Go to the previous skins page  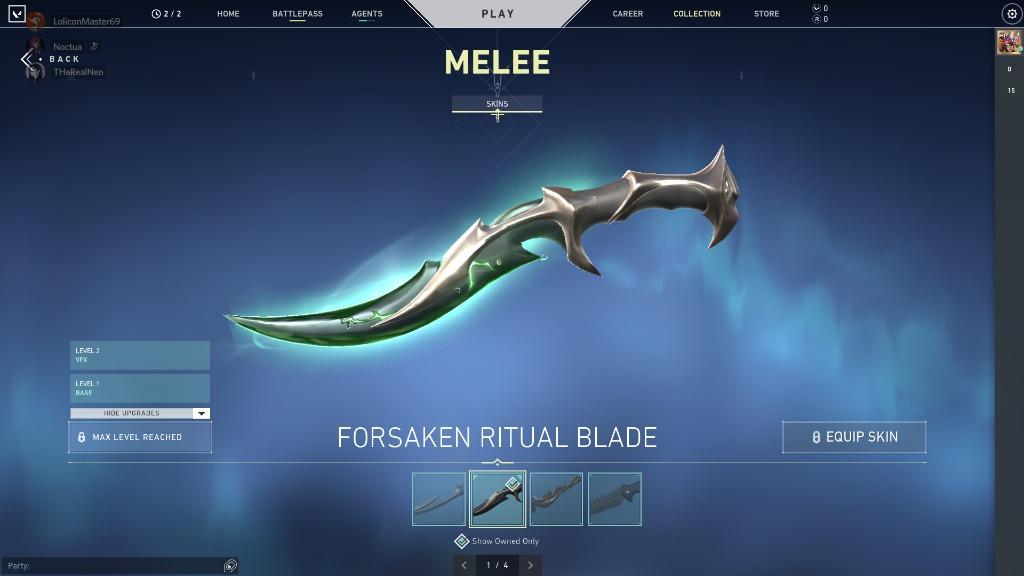pyautogui.click(x=463, y=565)
